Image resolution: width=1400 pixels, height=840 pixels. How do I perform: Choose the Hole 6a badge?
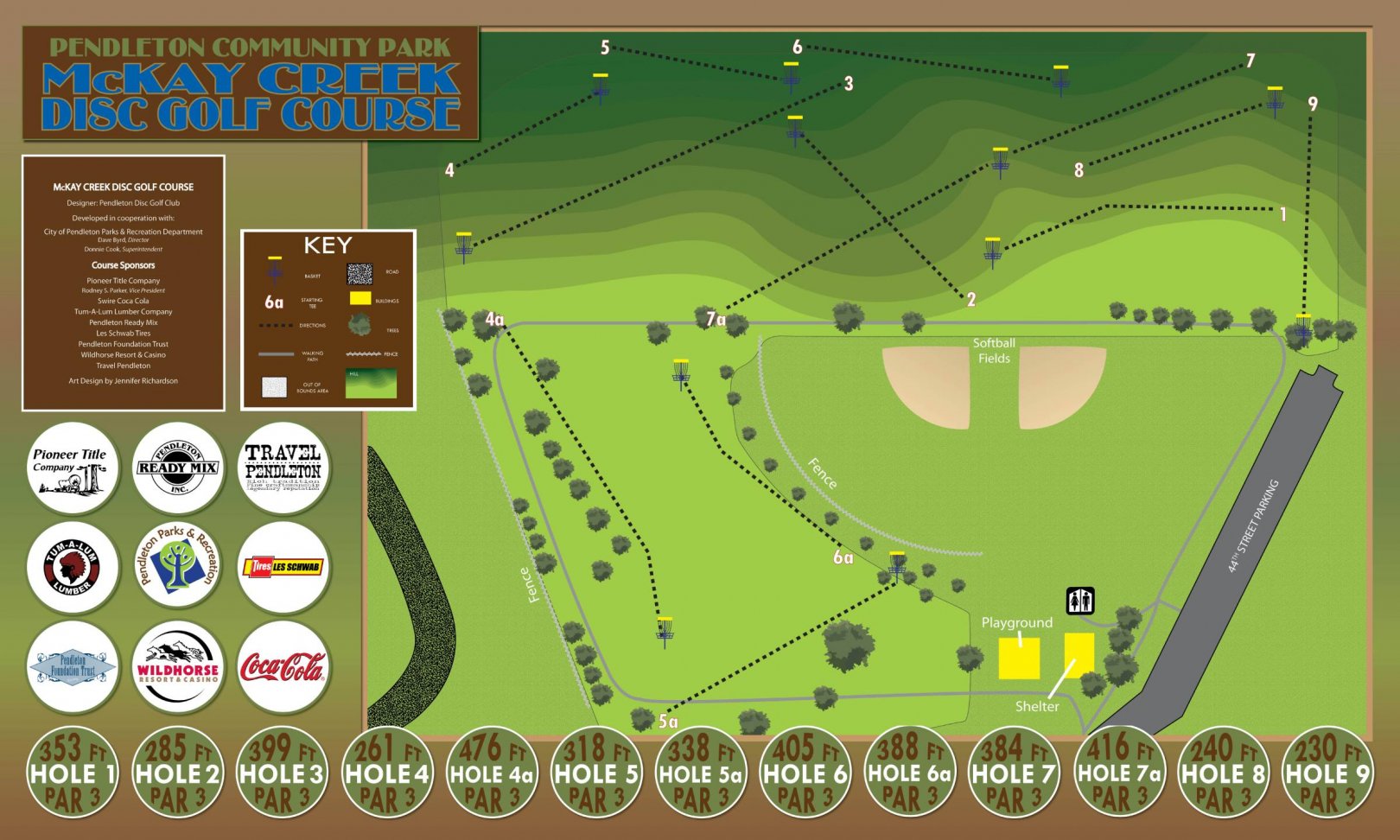click(x=910, y=773)
